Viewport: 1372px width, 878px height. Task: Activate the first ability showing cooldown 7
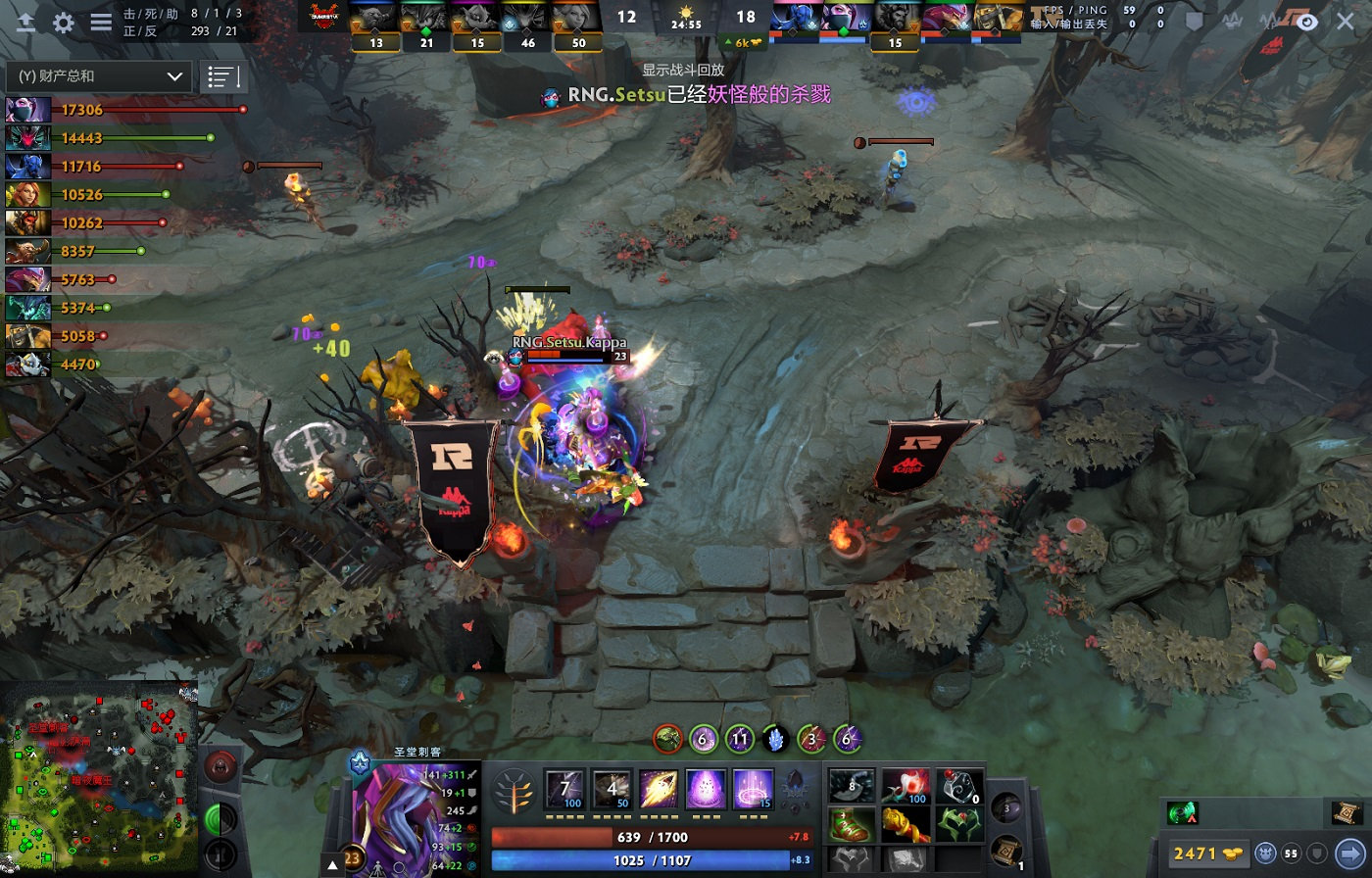[565, 789]
